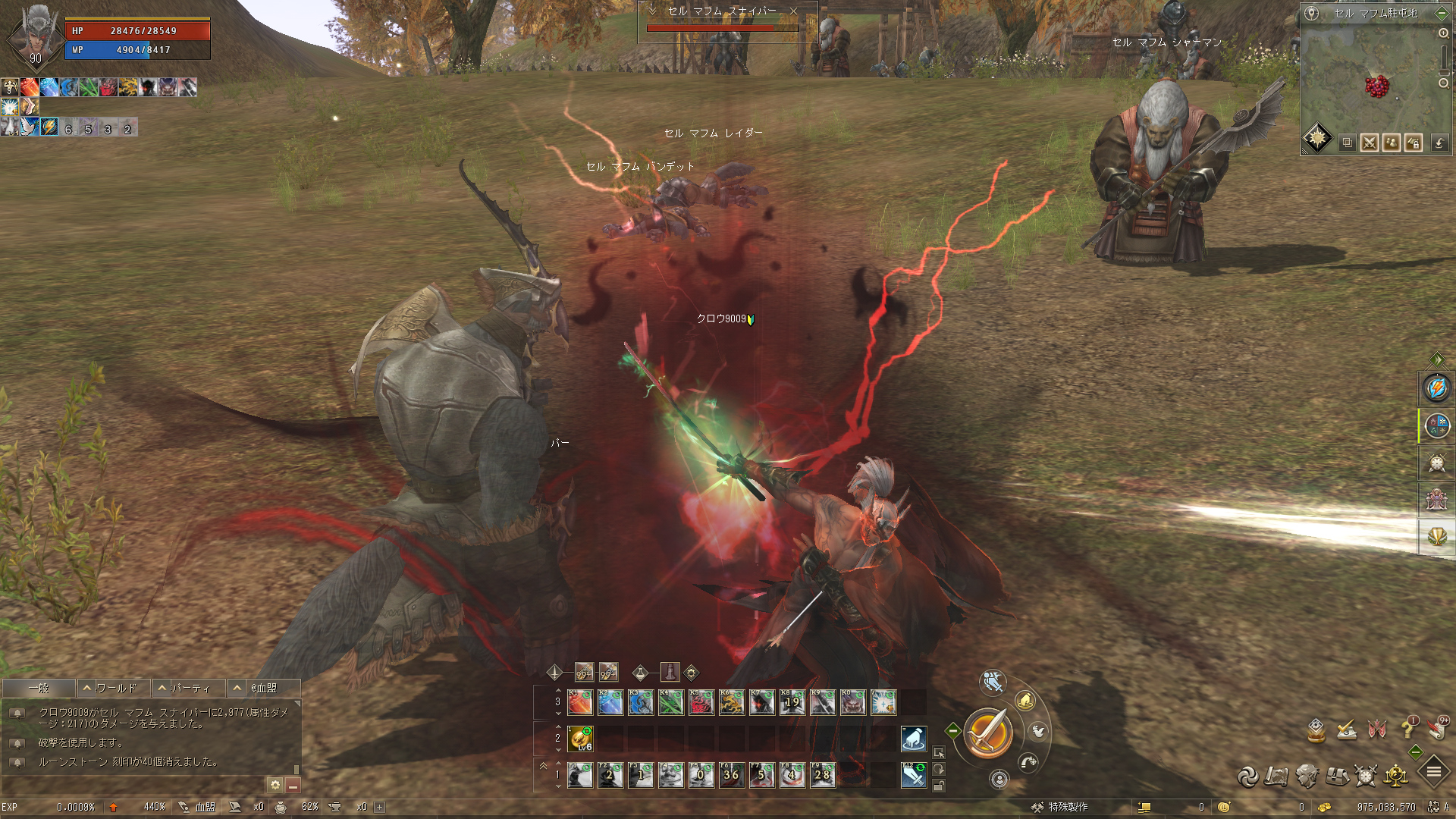
Task: Open the inventory bag icon
Action: point(1337,776)
